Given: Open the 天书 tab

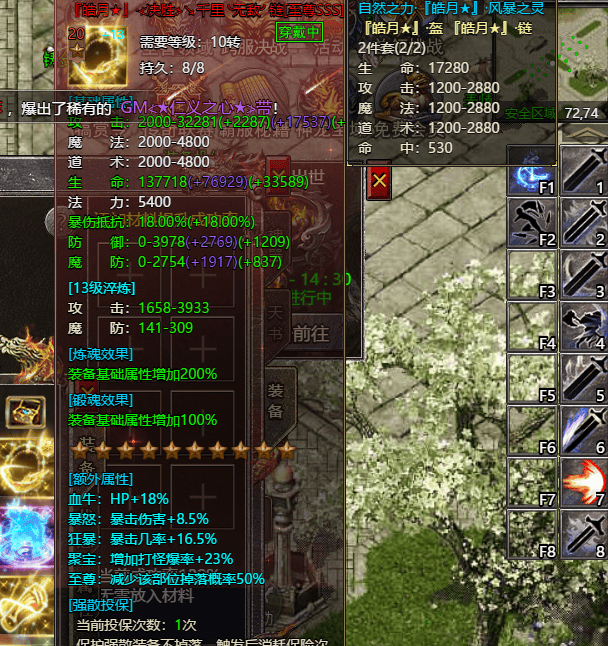Looking at the screenshot, I should 279,323.
